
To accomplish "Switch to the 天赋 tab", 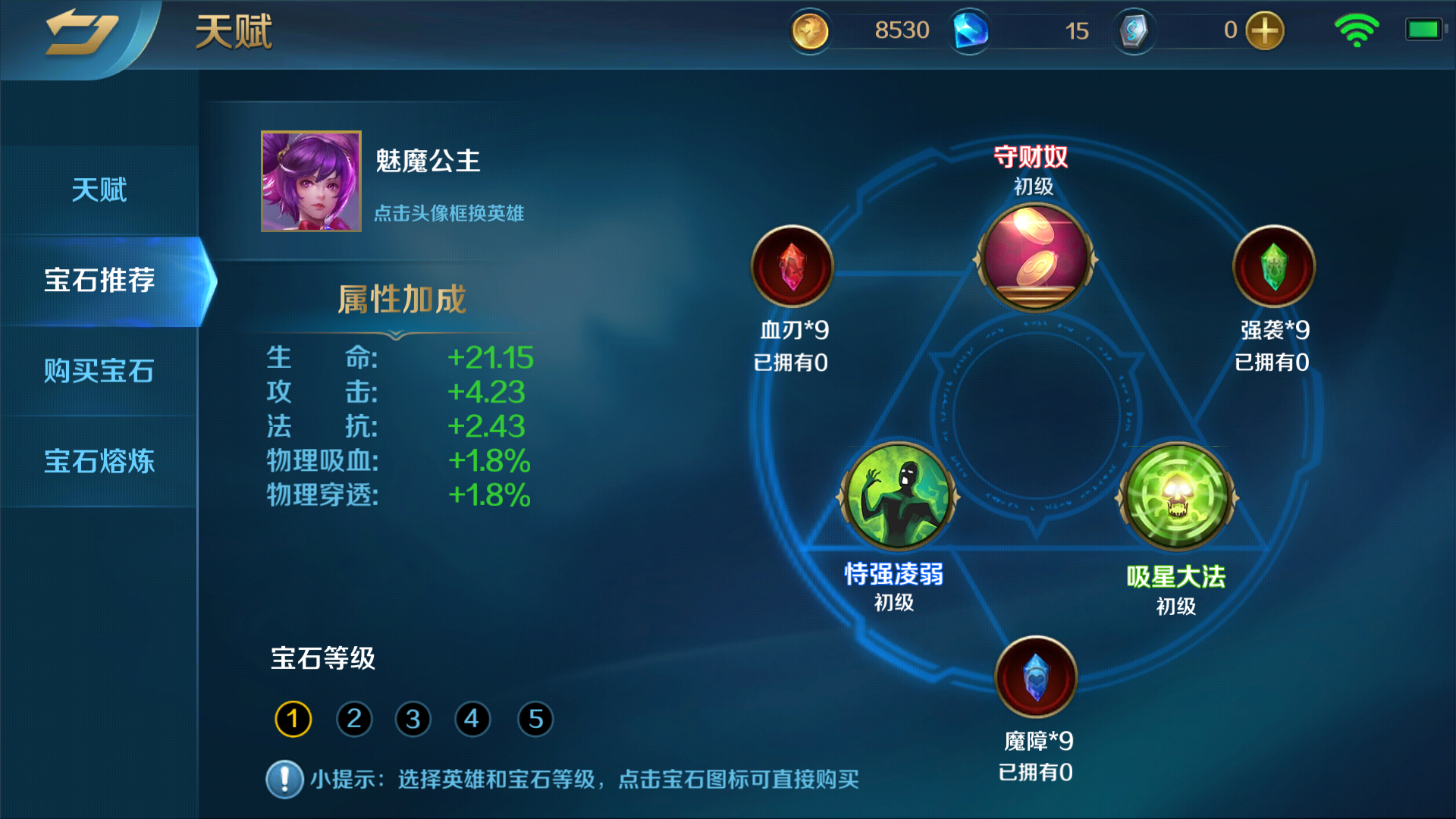I will [x=99, y=190].
